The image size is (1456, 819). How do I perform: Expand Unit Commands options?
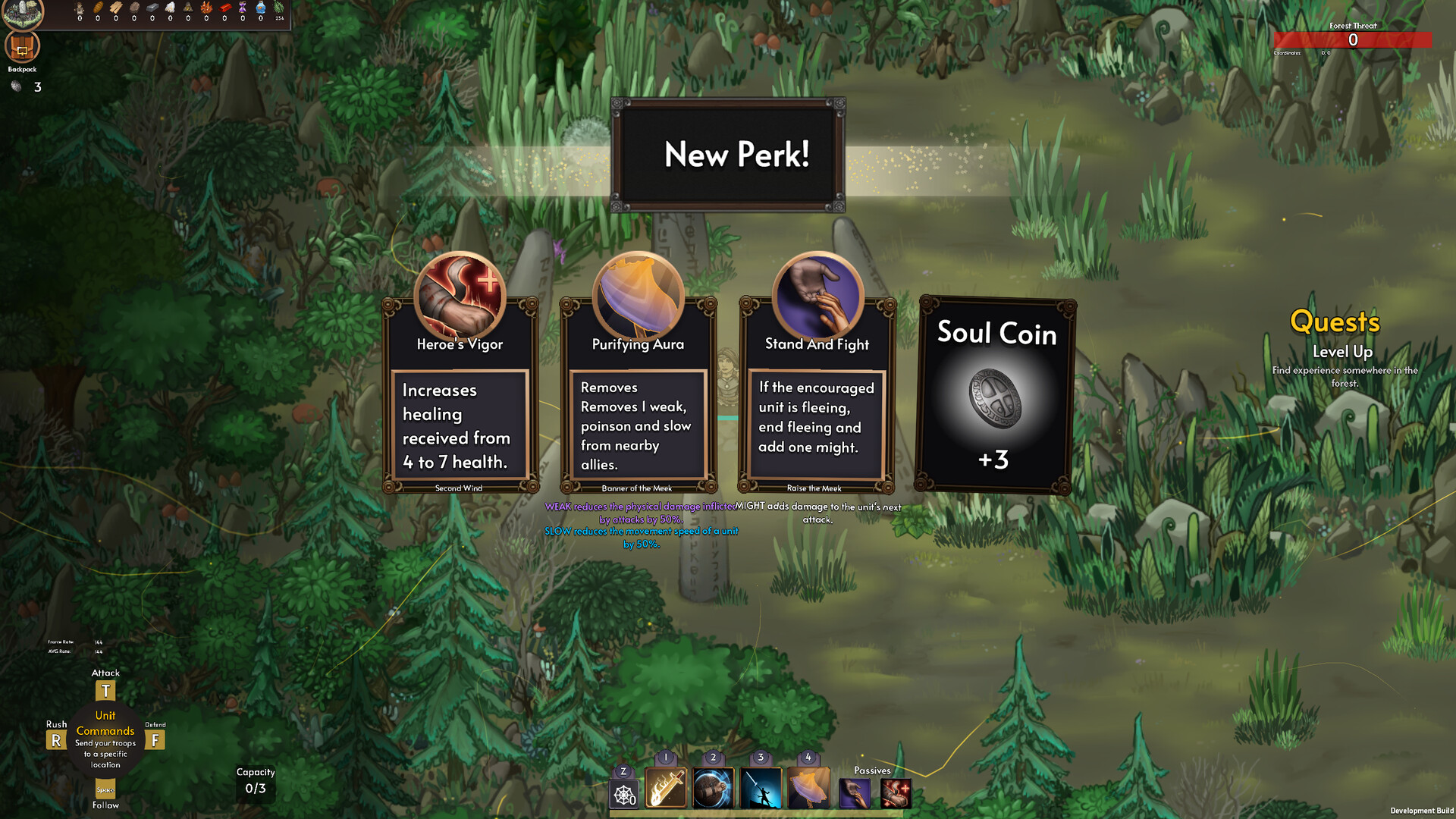point(105,723)
